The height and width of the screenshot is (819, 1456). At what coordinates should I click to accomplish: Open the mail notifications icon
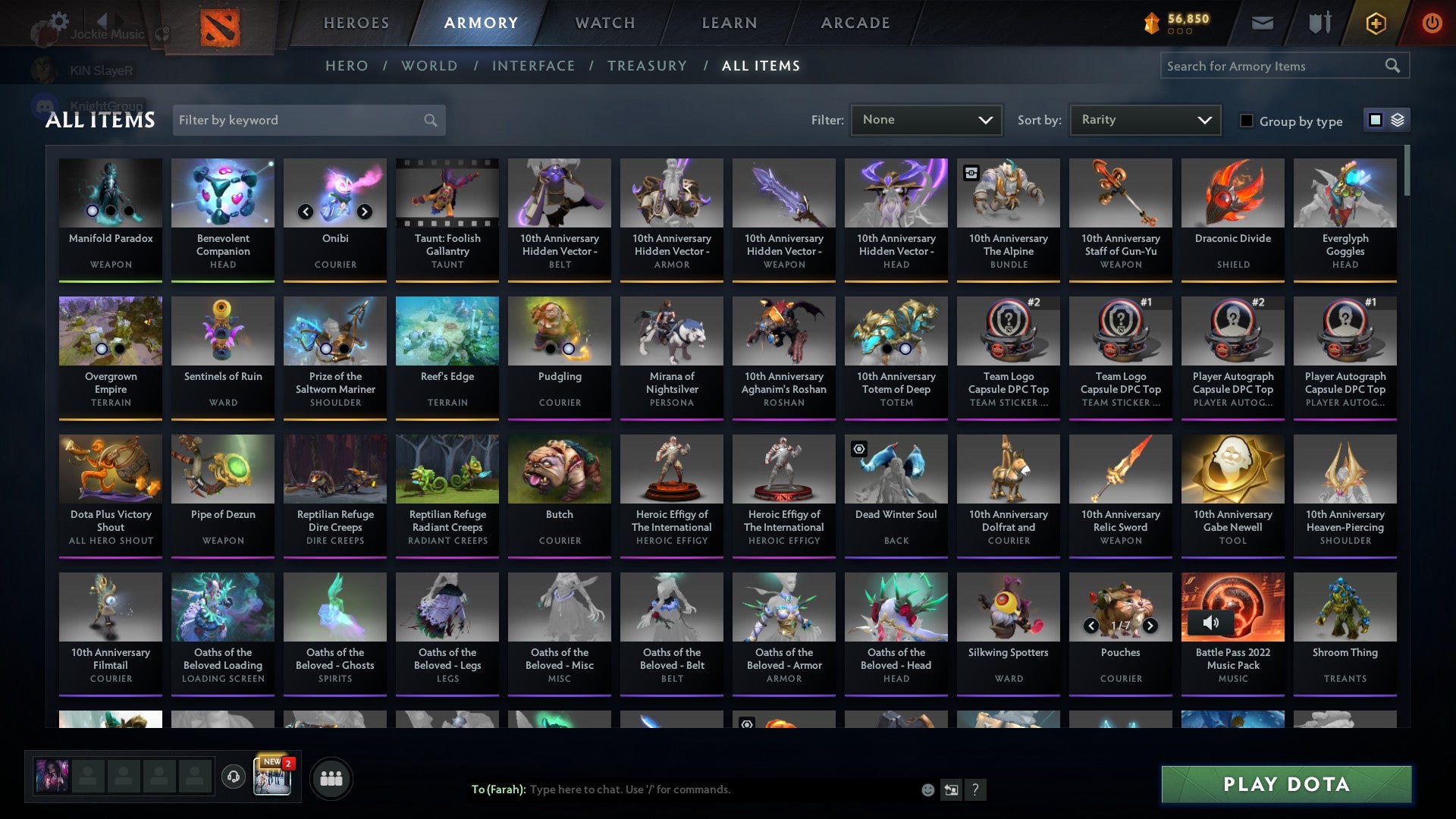tap(1262, 23)
